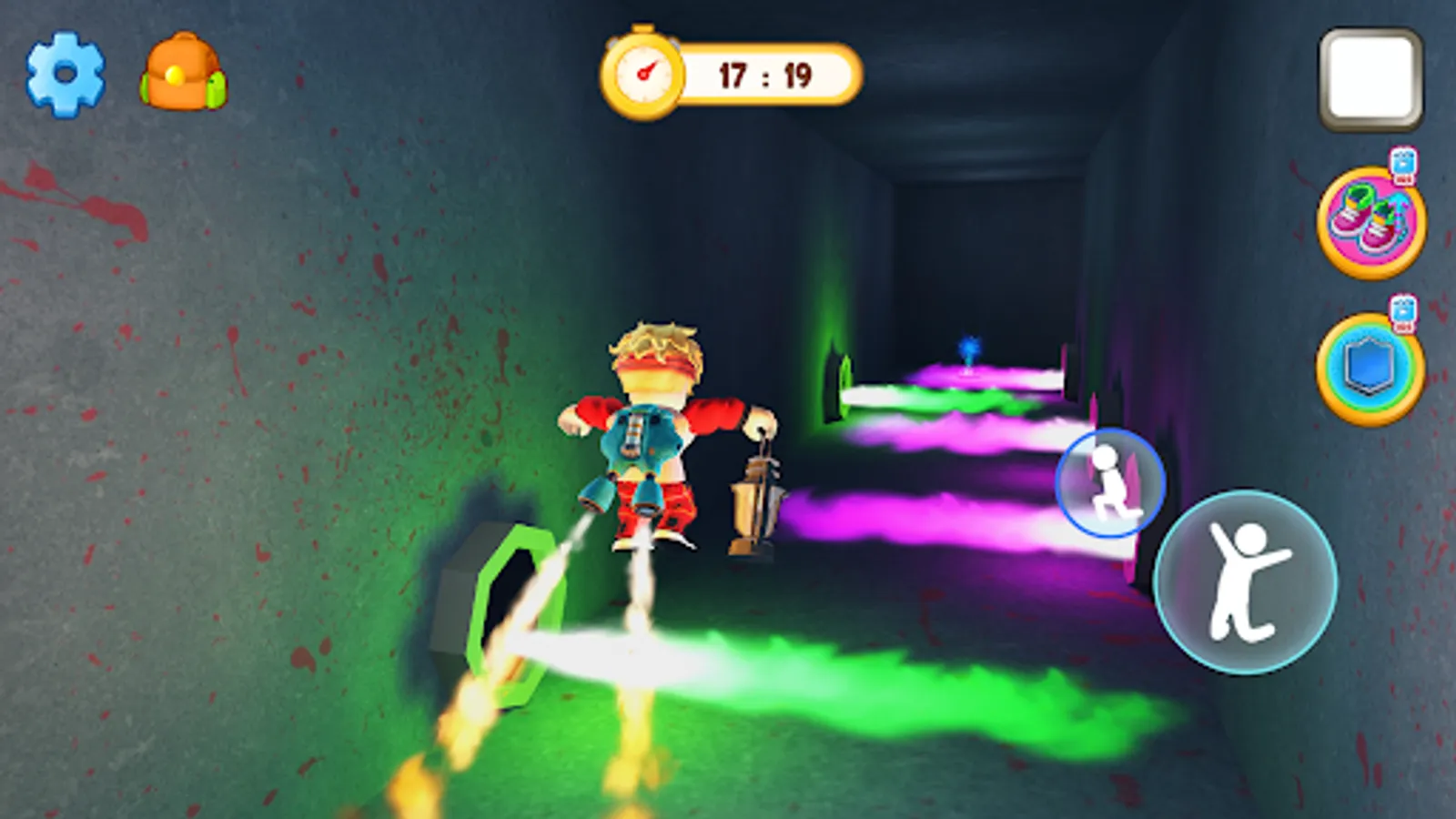
Task: Open the backpack inventory
Action: pyautogui.click(x=180, y=71)
